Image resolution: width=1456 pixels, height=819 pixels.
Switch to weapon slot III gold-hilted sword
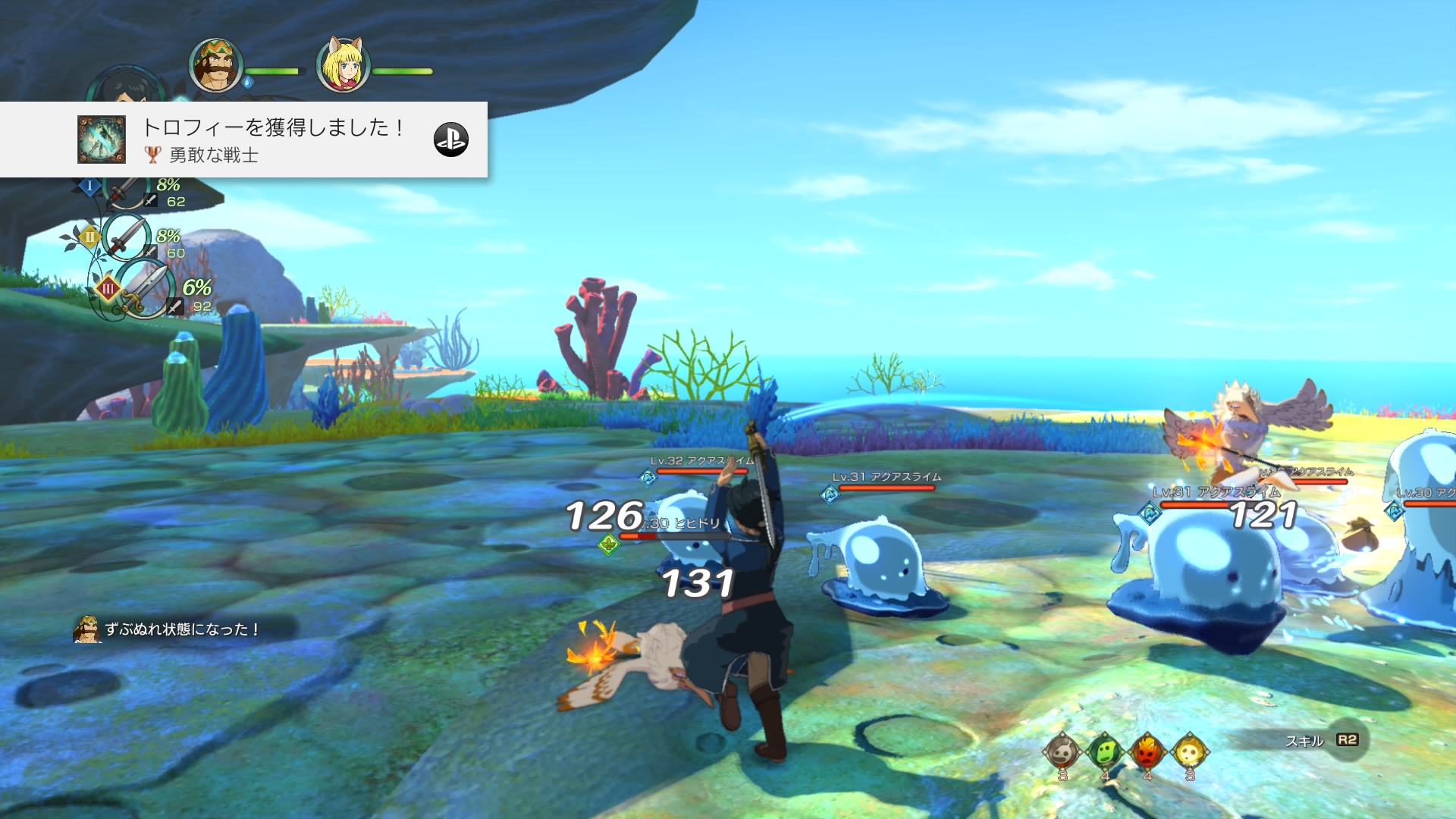pos(144,289)
